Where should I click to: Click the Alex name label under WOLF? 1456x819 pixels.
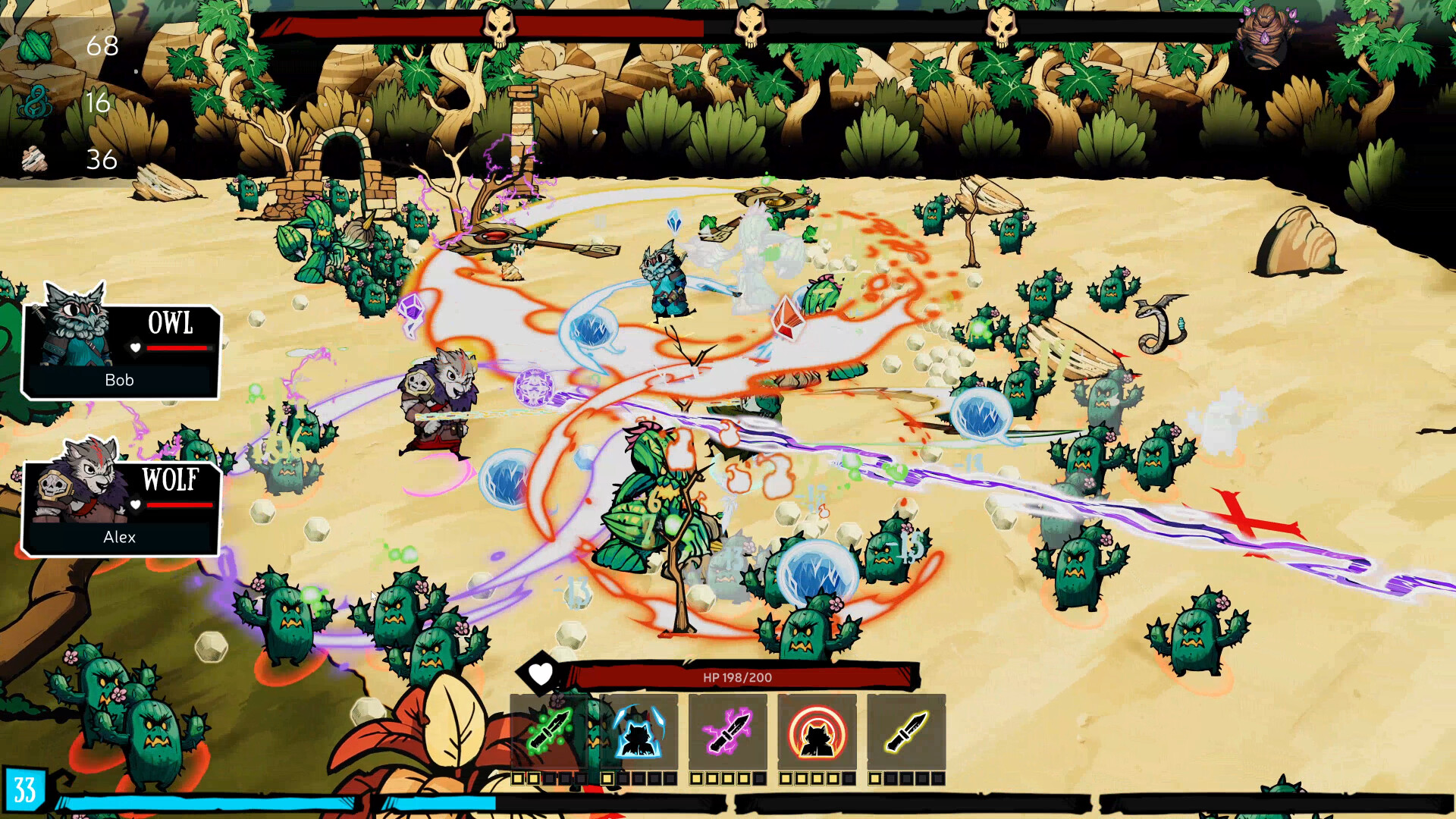coord(120,538)
